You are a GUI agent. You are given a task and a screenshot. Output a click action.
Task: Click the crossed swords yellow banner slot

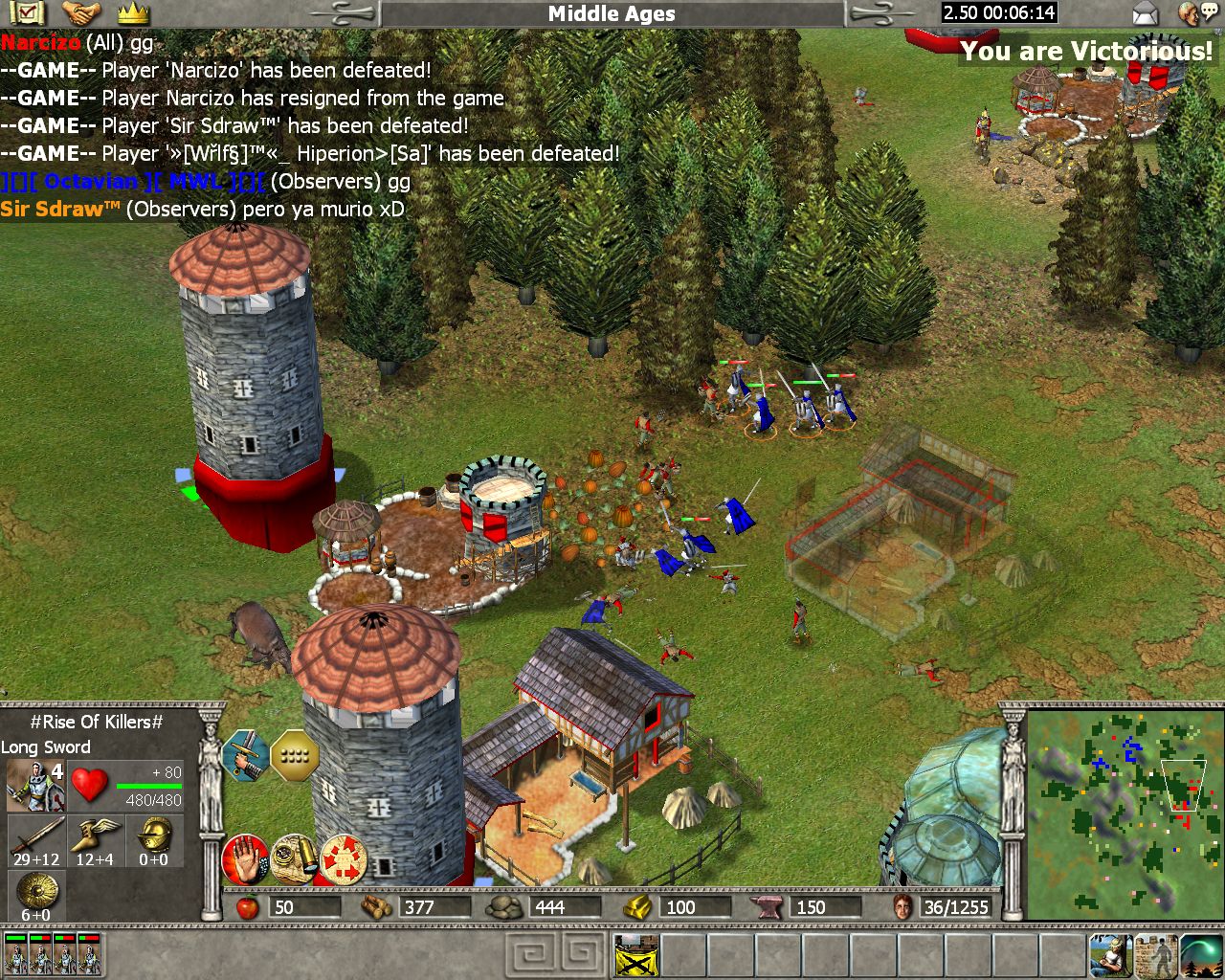pyautogui.click(x=636, y=955)
